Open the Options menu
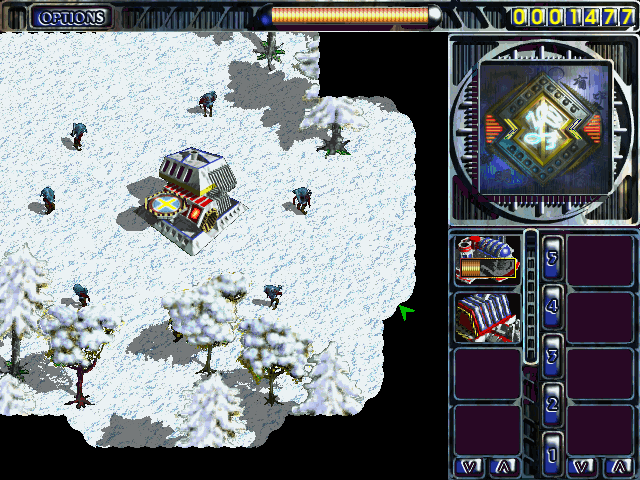Image resolution: width=640 pixels, height=480 pixels. 71,17
